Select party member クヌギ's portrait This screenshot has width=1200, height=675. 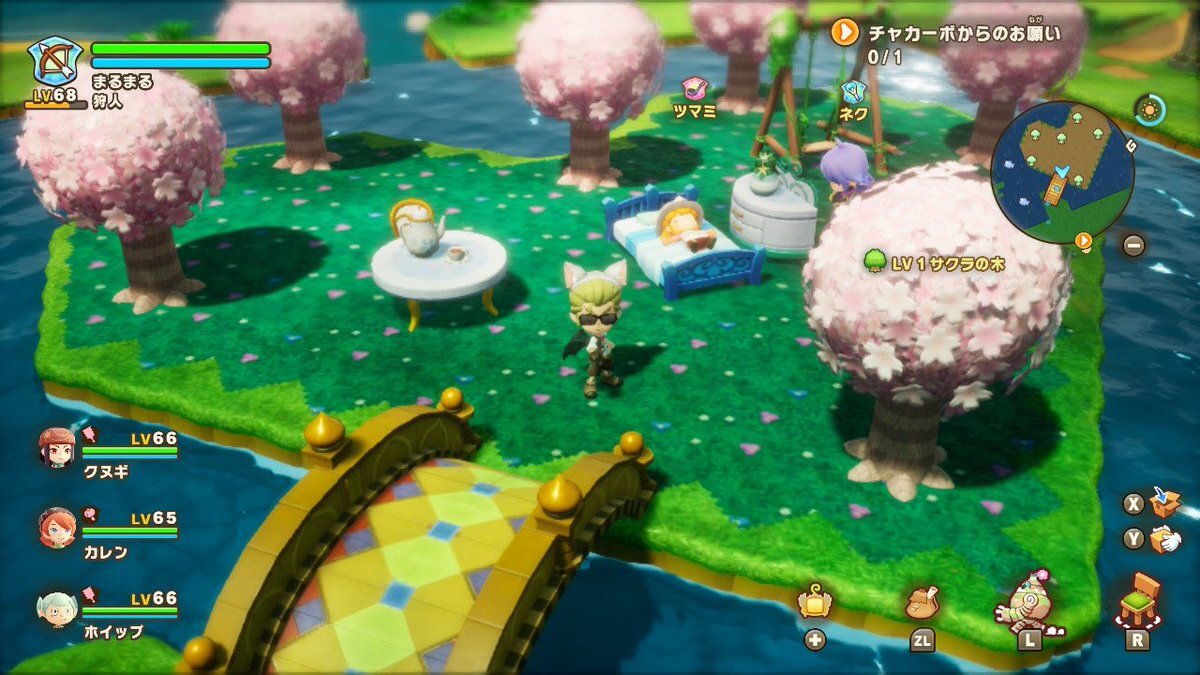pos(57,446)
